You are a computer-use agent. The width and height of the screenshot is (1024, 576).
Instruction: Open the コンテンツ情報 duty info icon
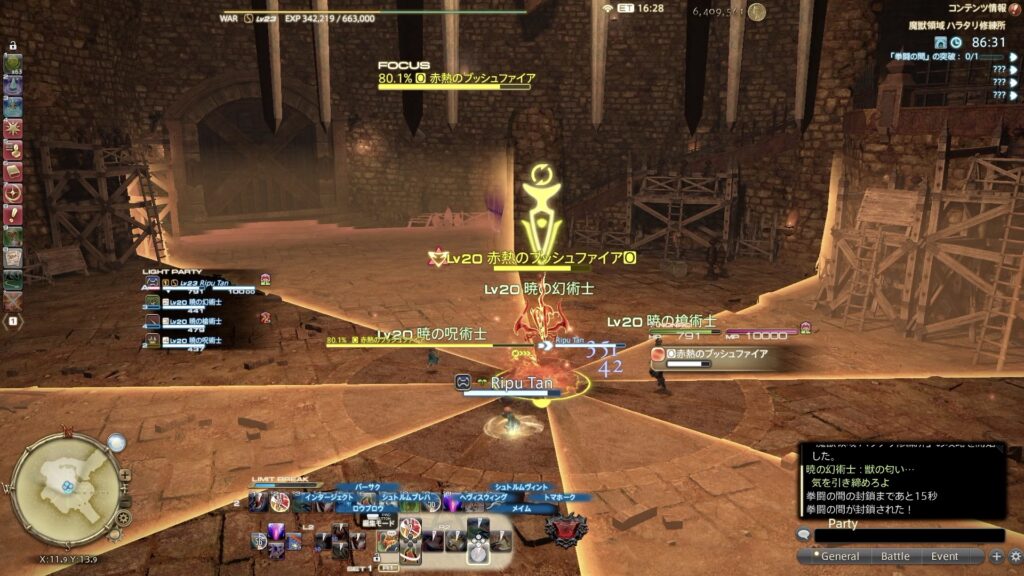pos(1014,8)
